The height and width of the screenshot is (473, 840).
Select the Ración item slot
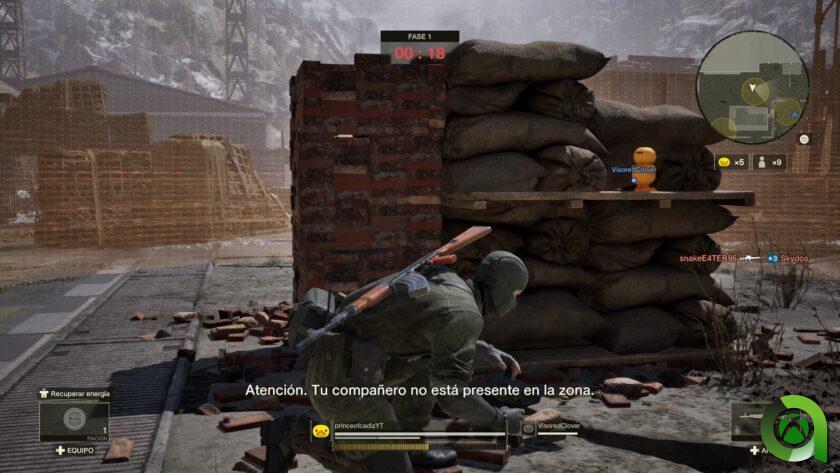click(73, 420)
